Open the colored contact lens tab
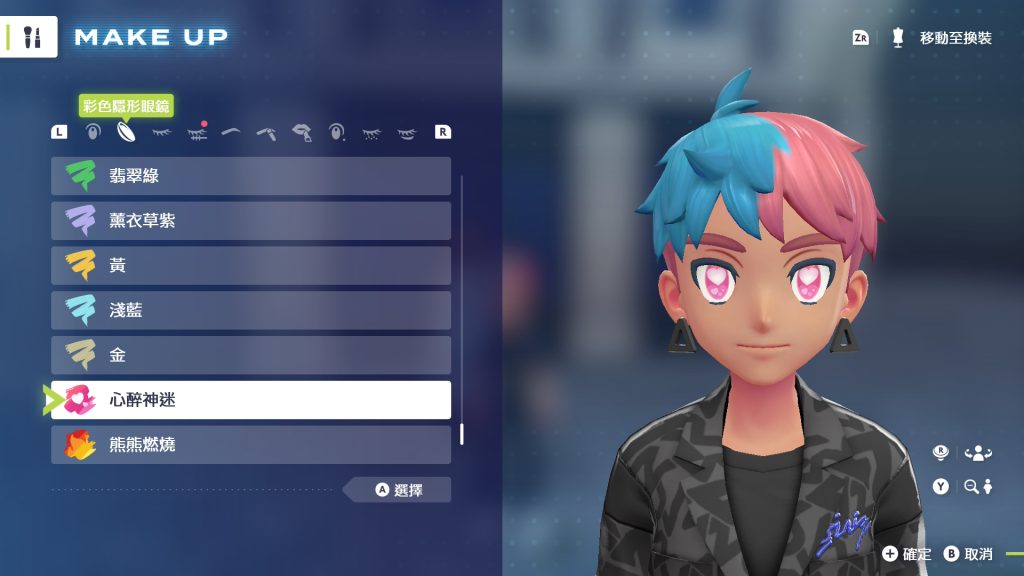1024x576 pixels. 126,131
